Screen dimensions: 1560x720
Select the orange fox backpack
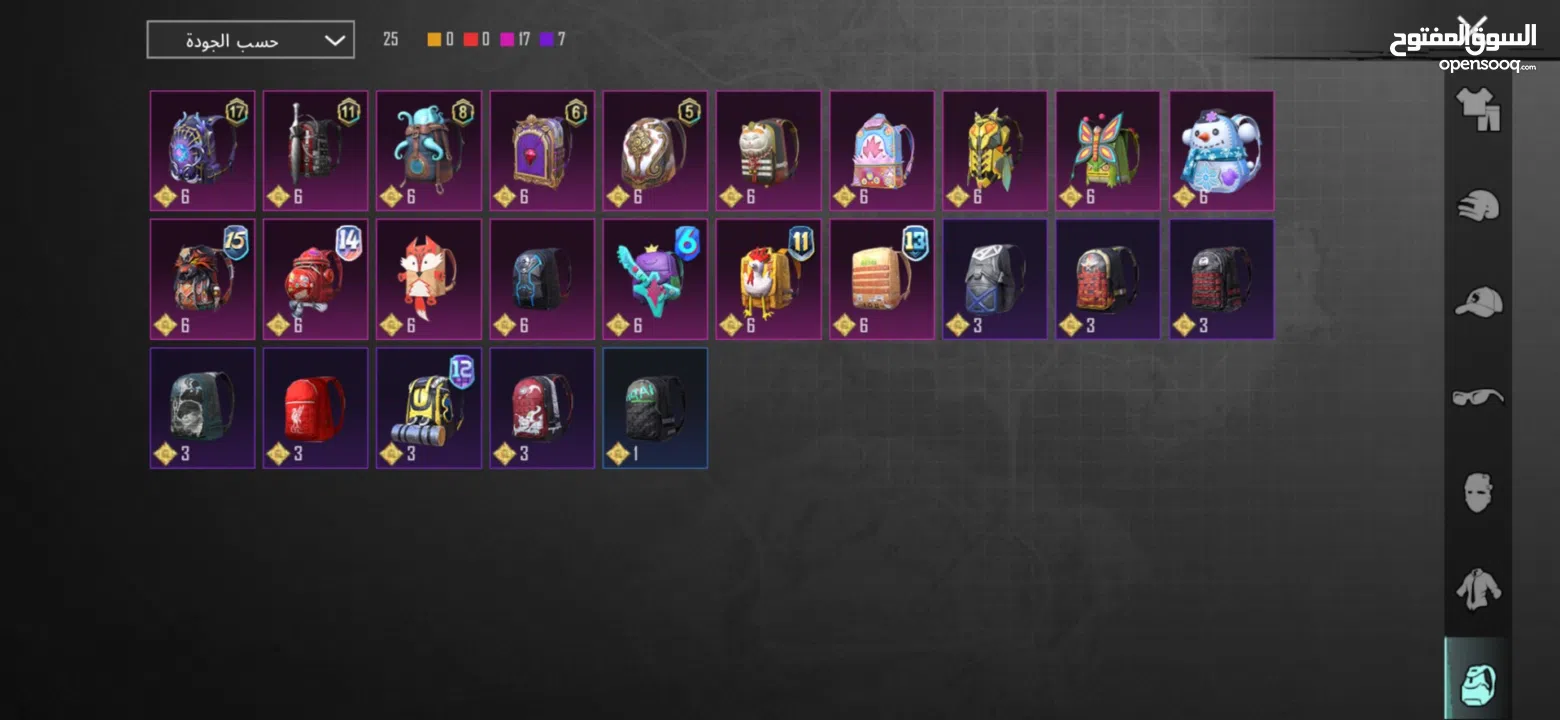coord(428,279)
